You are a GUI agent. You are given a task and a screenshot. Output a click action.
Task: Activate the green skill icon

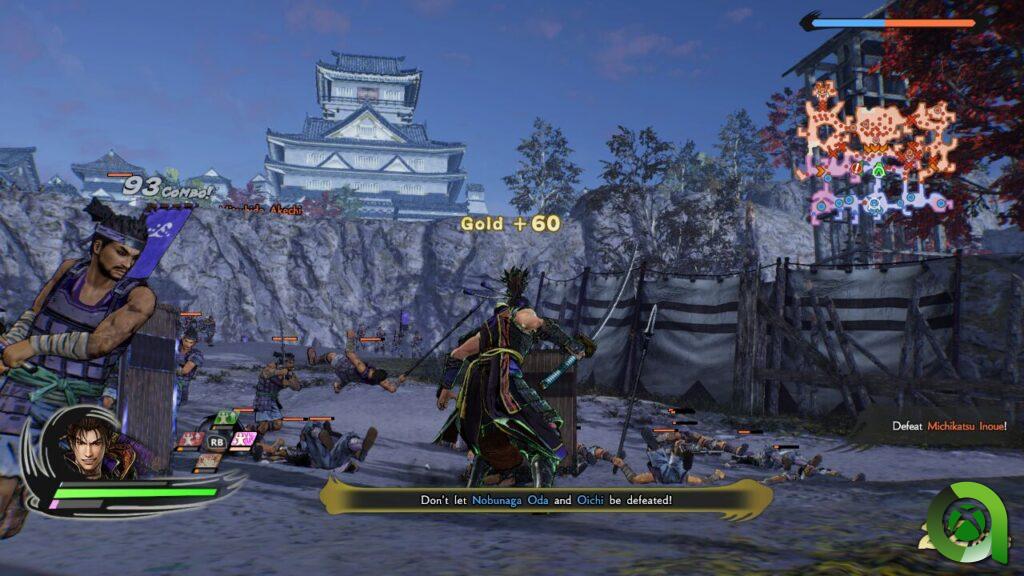coord(227,418)
